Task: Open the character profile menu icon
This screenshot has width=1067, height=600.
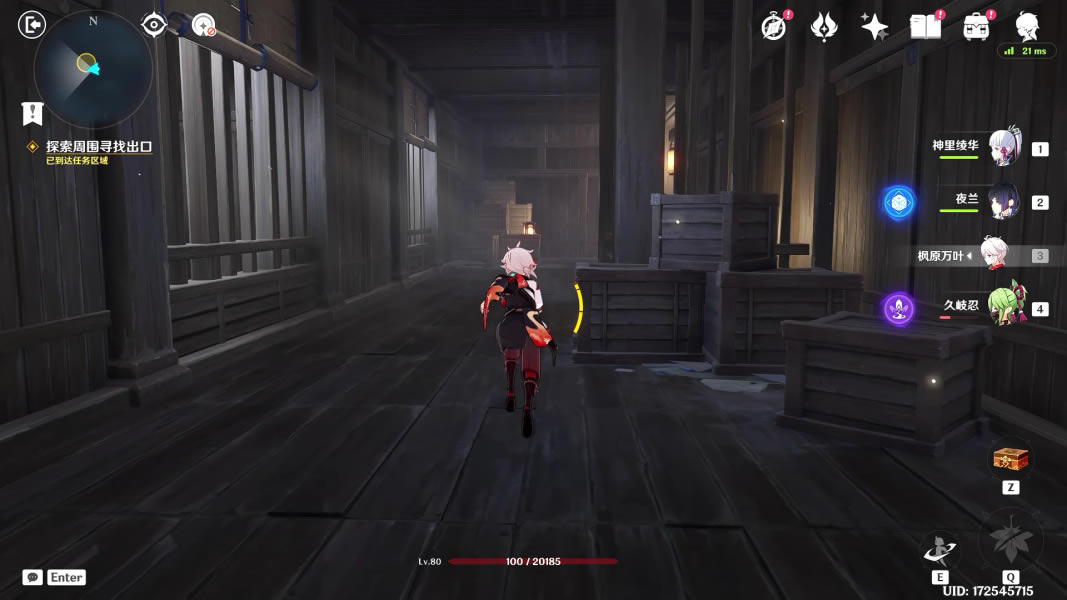Action: 1026,27
